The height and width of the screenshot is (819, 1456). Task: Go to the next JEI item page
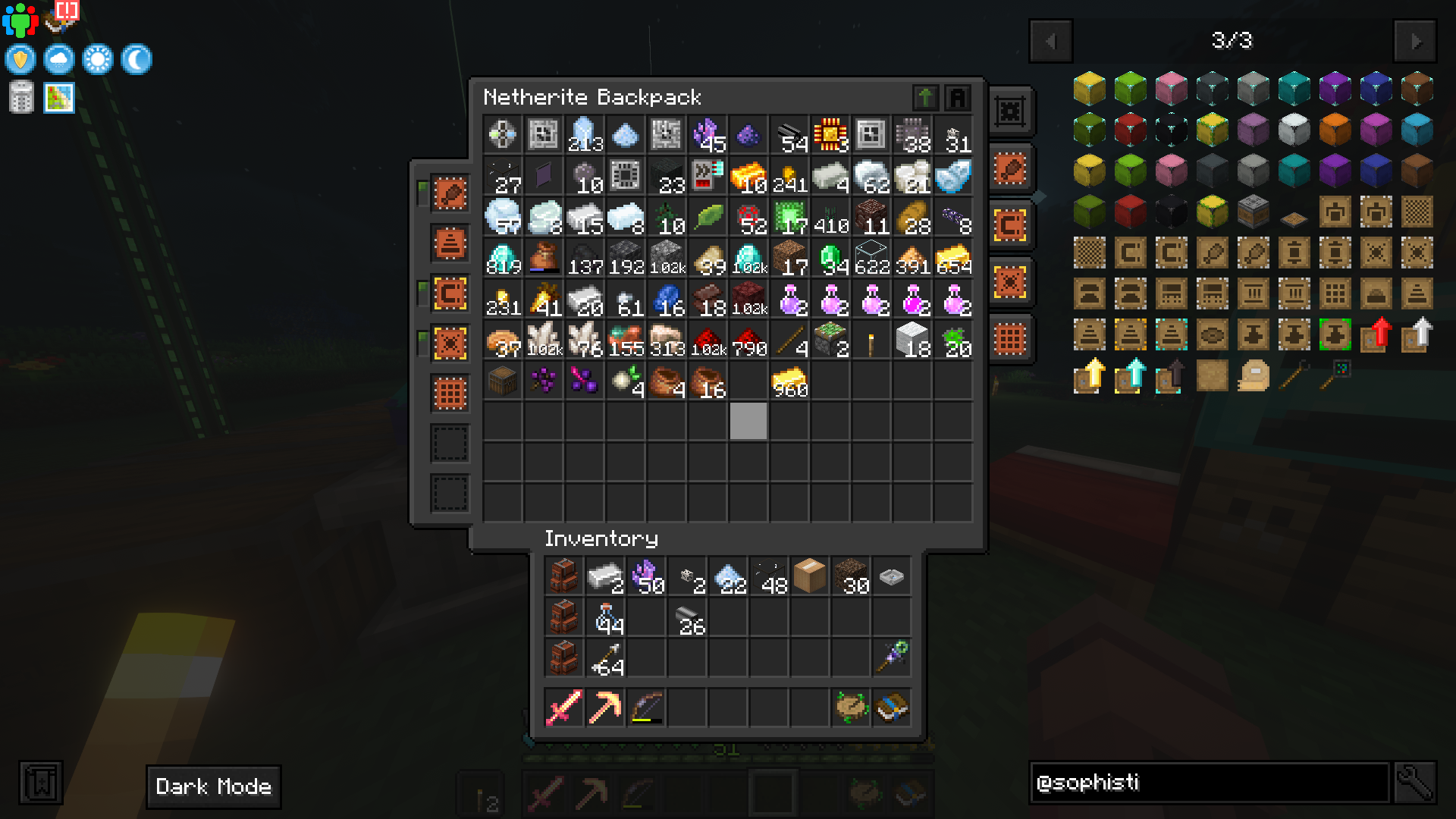[x=1415, y=42]
